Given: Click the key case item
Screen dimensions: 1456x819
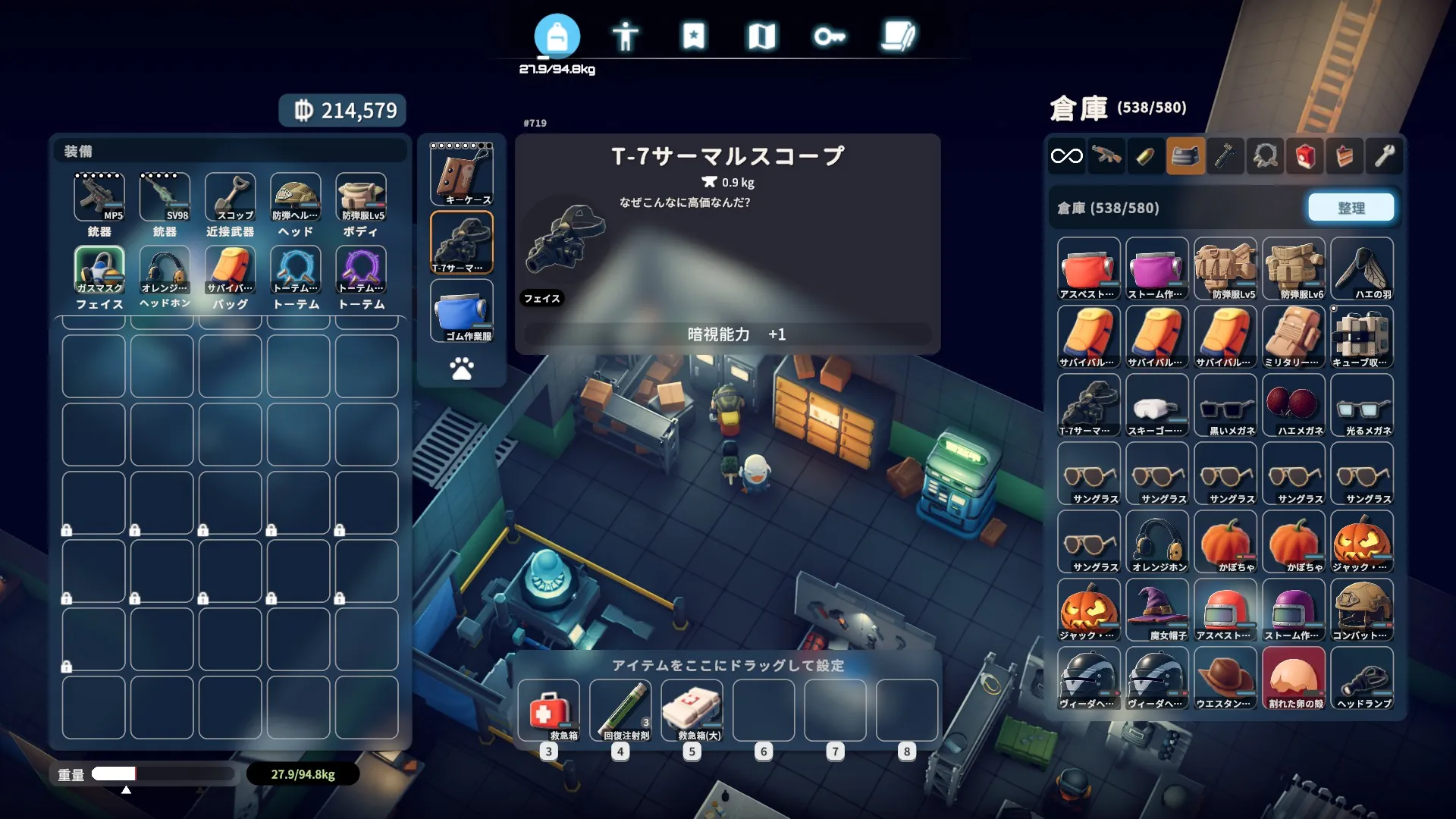Looking at the screenshot, I should 462,174.
